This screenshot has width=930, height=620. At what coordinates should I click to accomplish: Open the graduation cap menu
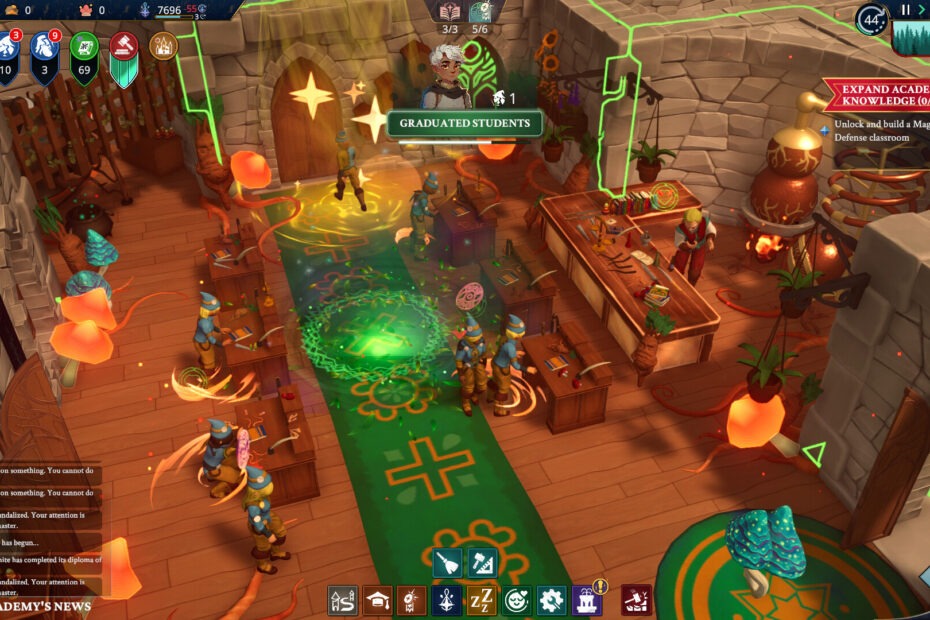pos(377,600)
